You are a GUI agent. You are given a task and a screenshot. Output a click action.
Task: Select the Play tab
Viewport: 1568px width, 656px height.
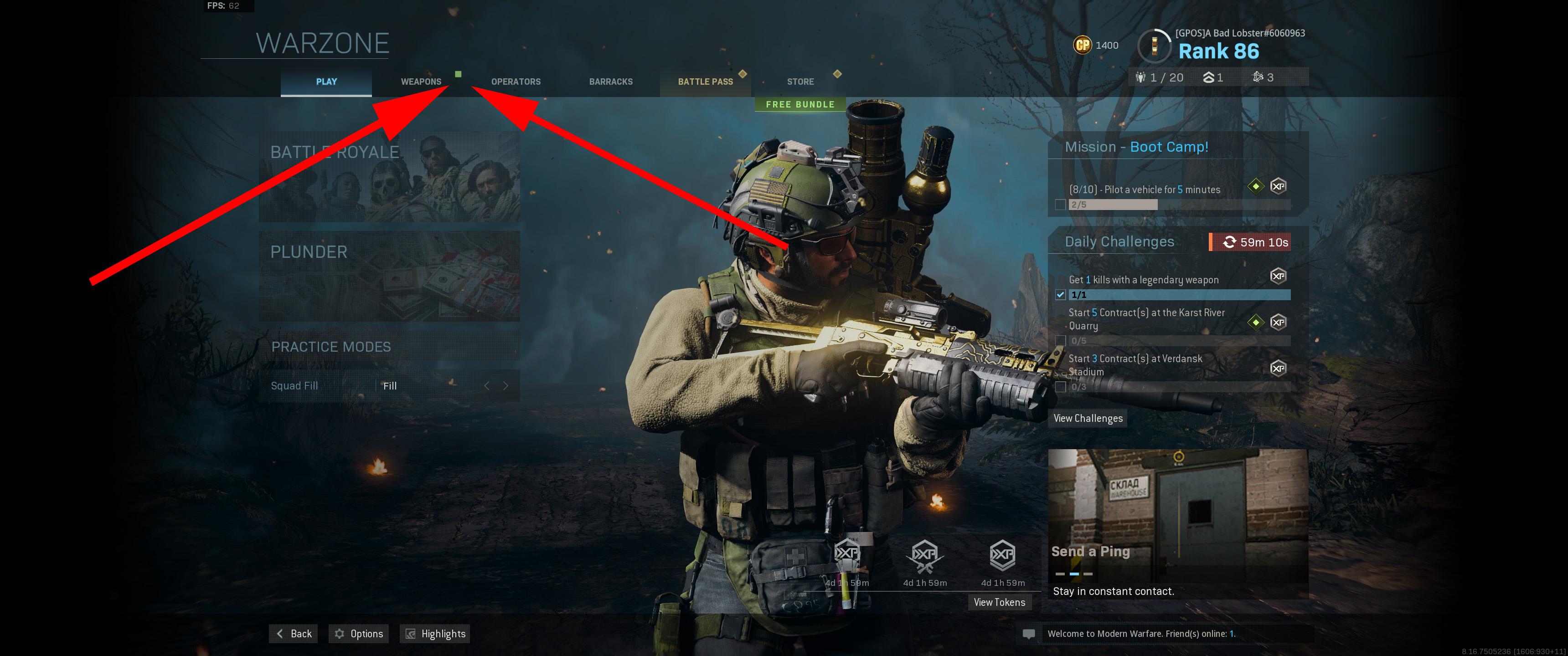[326, 82]
